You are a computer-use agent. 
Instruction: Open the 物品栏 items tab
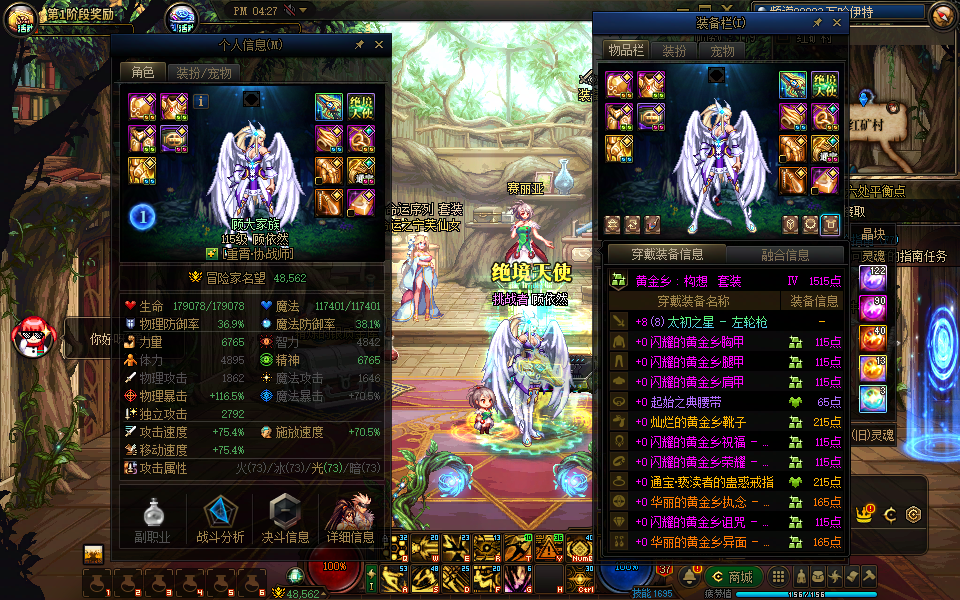coord(626,51)
